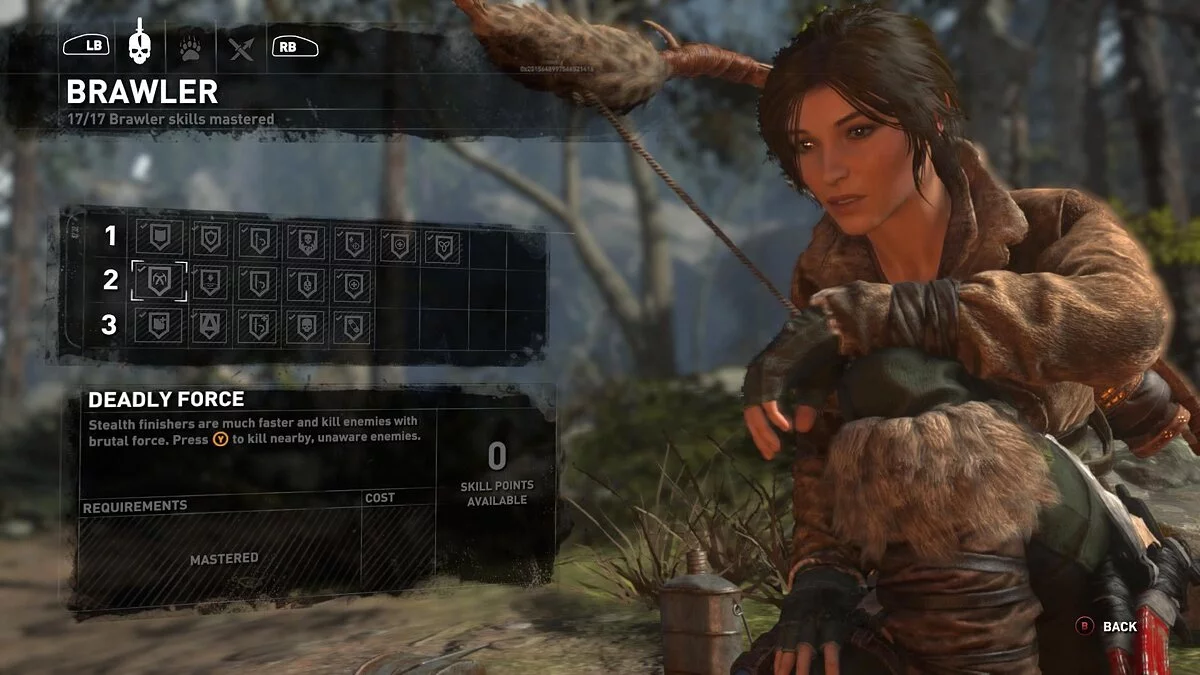
Task: Pick the flaming skull skill in tier 1
Action: (x=305, y=238)
